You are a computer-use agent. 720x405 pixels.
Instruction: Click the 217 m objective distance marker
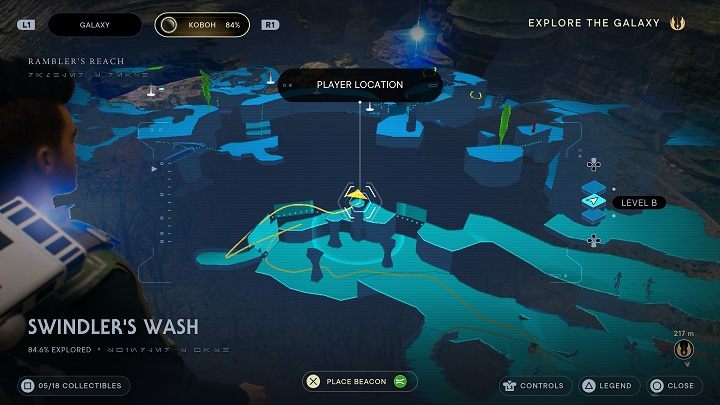[x=685, y=346]
